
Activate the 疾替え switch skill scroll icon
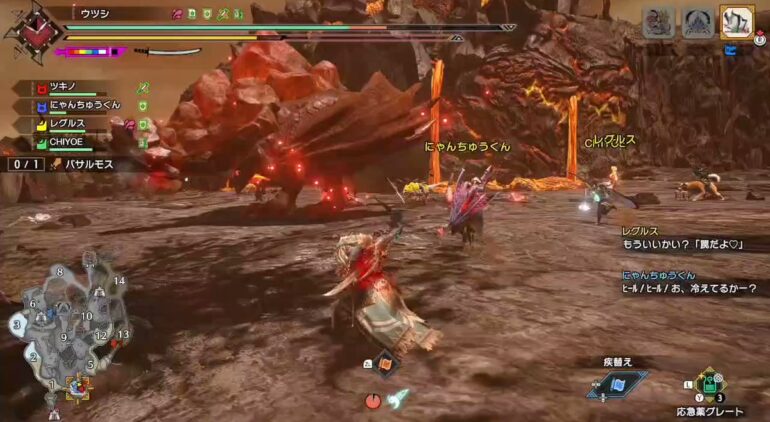pos(617,383)
